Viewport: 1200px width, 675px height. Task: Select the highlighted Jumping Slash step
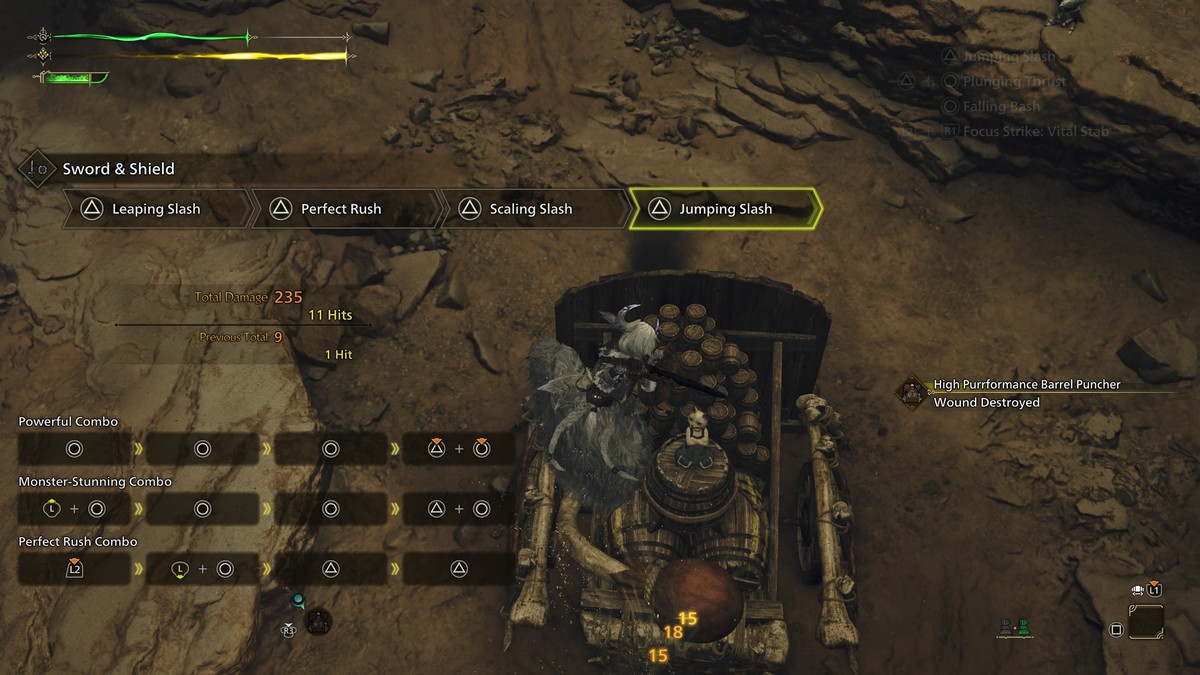pyautogui.click(x=725, y=209)
